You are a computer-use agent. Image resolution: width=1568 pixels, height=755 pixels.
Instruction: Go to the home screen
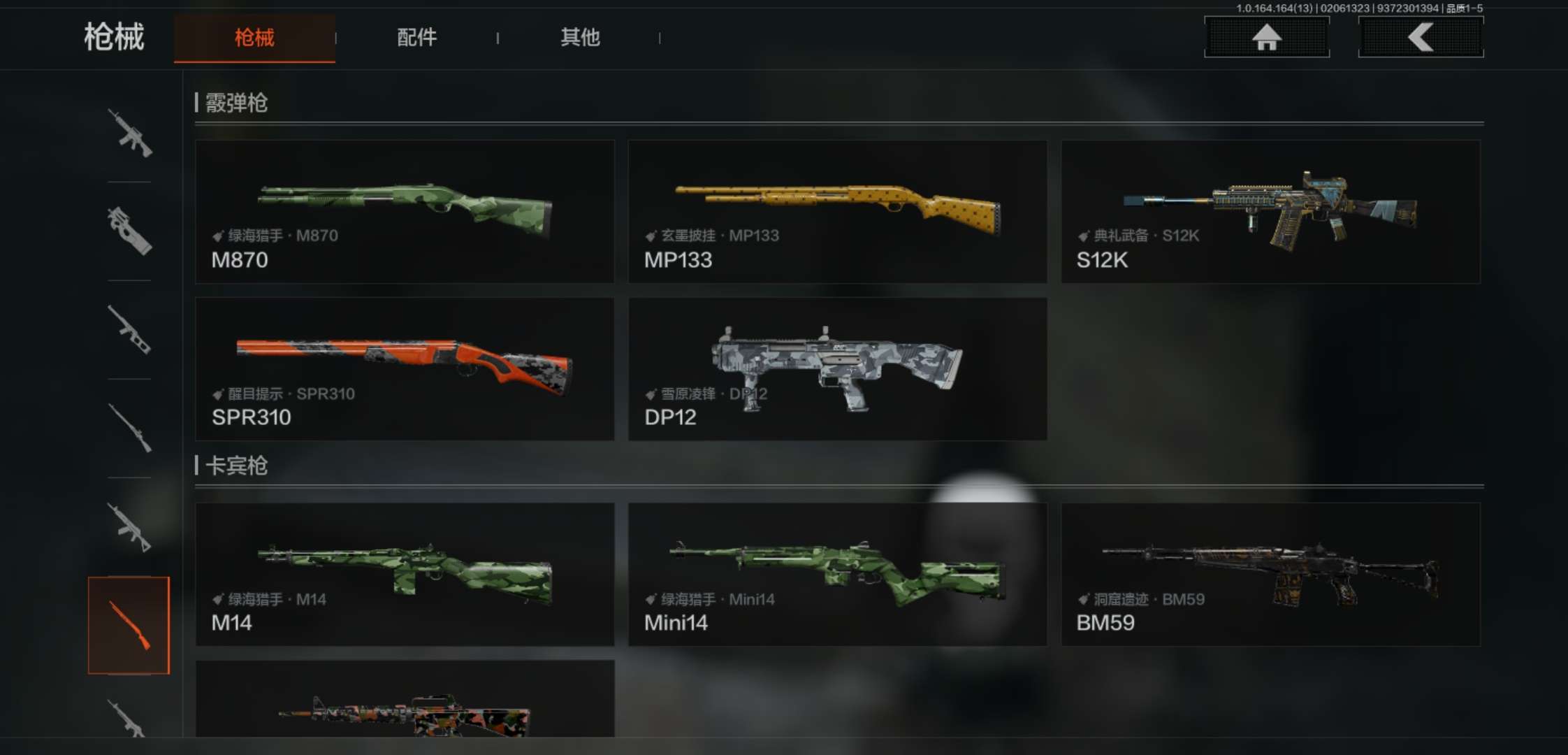[x=1266, y=37]
